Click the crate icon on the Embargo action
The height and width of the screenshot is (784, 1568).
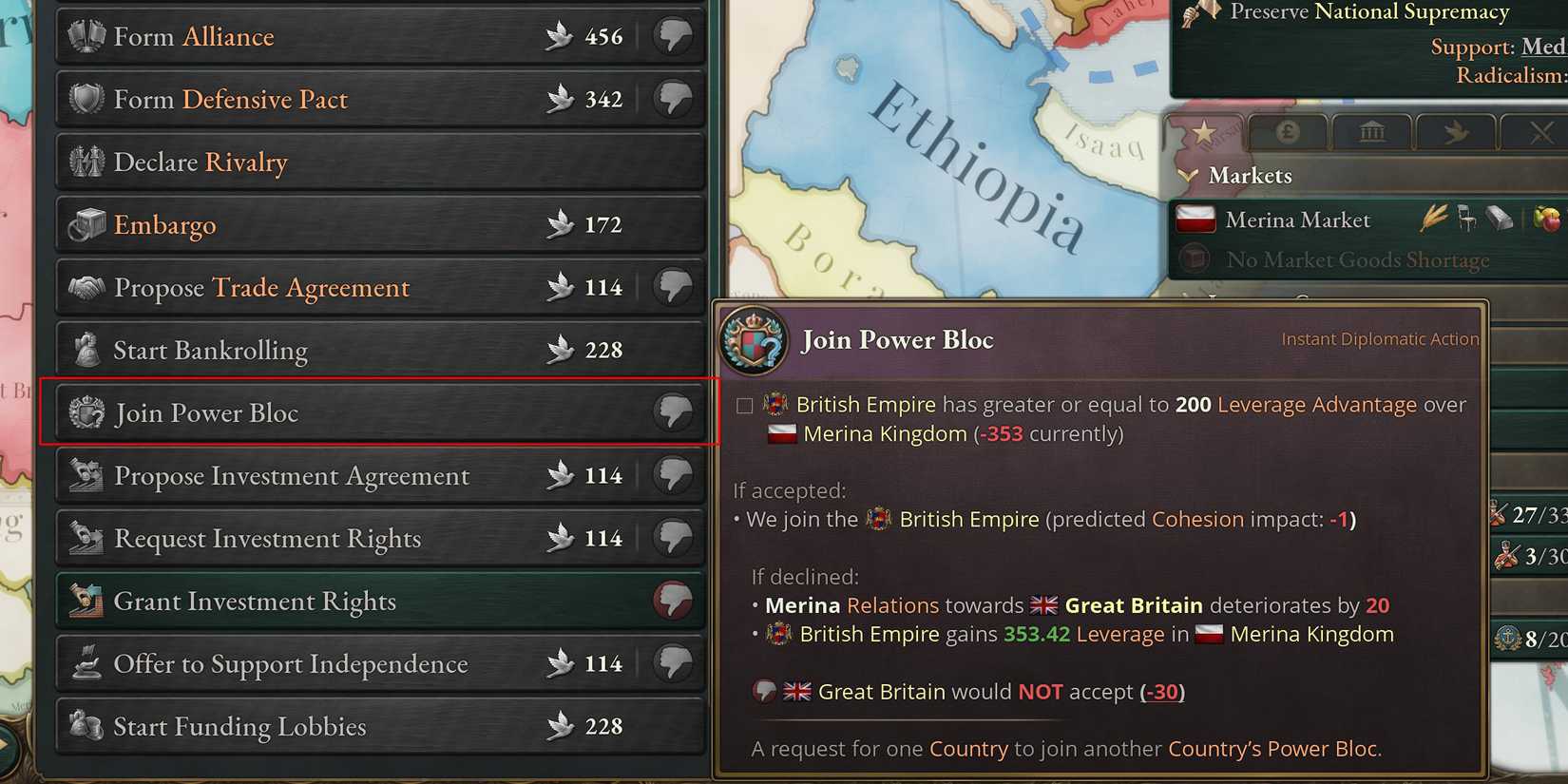pos(86,224)
